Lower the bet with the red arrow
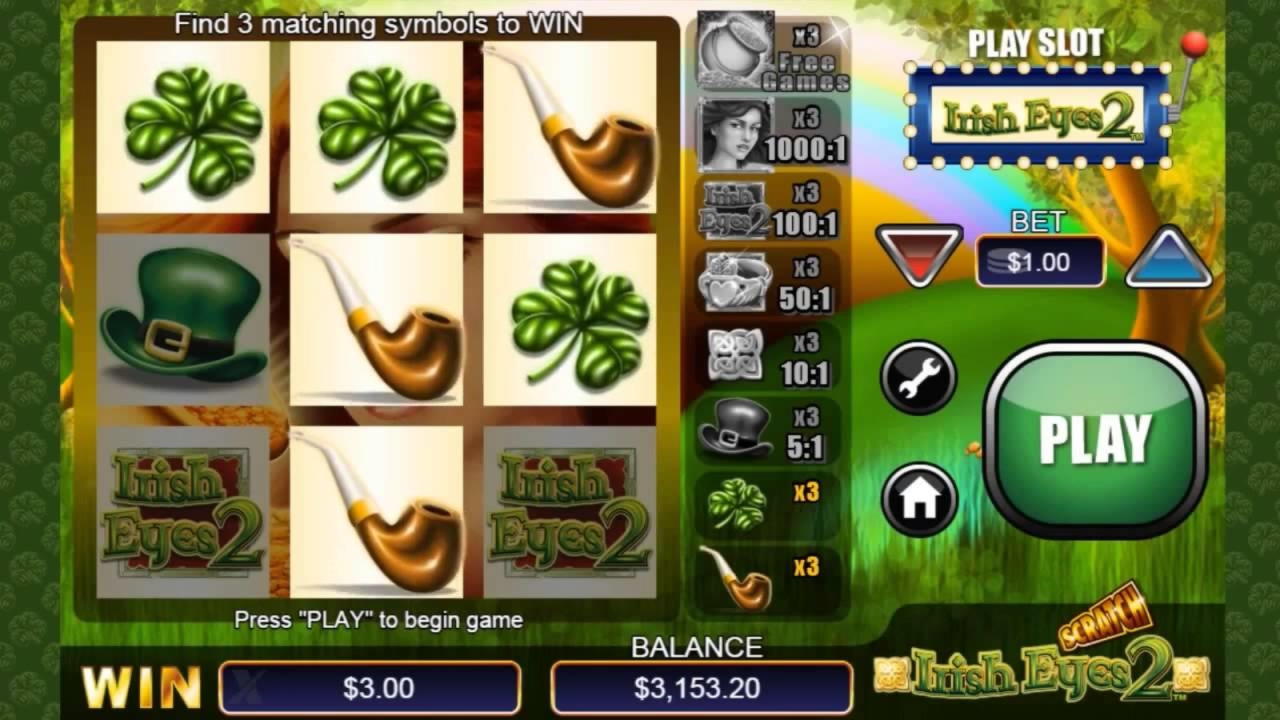1280x720 pixels. (x=917, y=255)
